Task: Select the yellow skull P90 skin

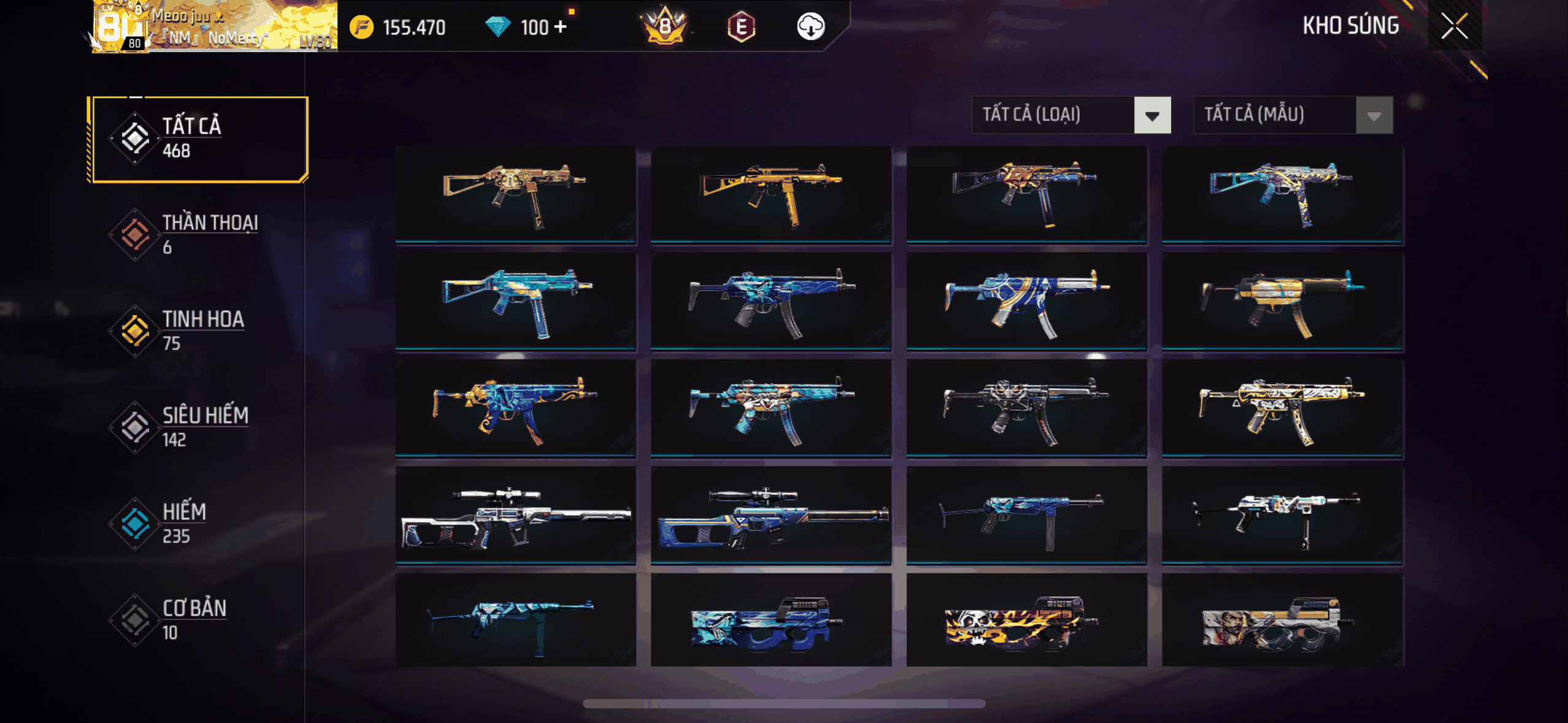Action: (x=1026, y=621)
